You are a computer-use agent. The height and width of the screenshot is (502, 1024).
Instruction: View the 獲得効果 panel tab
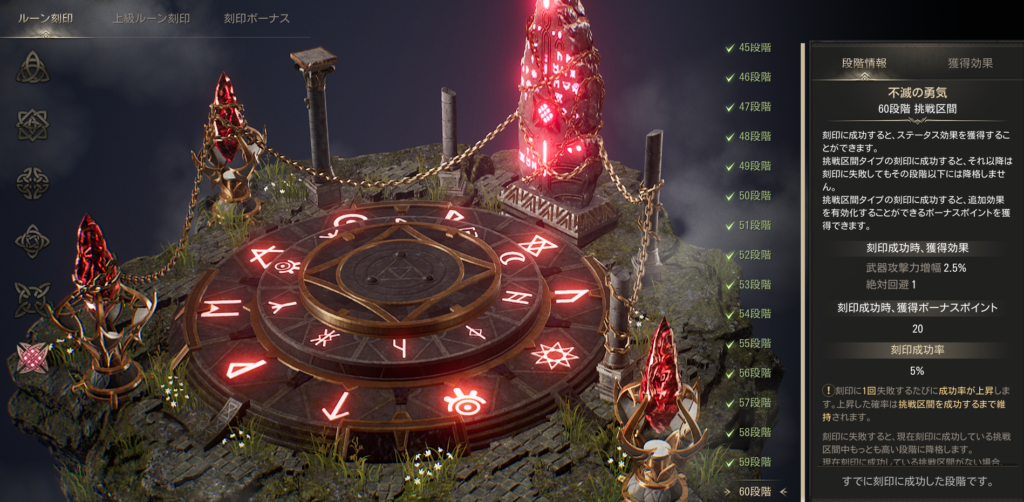tap(969, 64)
